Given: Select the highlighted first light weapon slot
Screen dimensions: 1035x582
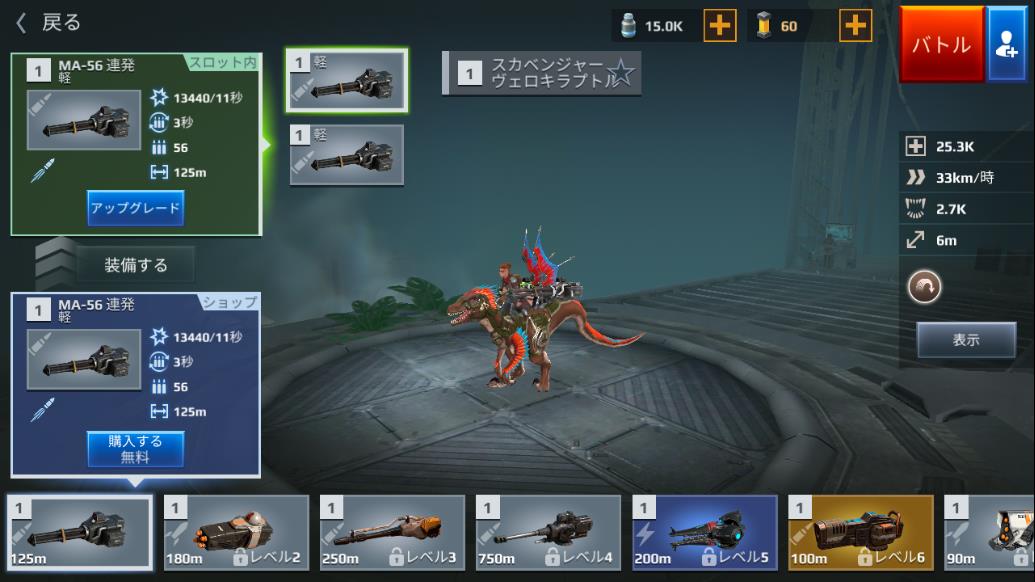Looking at the screenshot, I should (x=347, y=80).
